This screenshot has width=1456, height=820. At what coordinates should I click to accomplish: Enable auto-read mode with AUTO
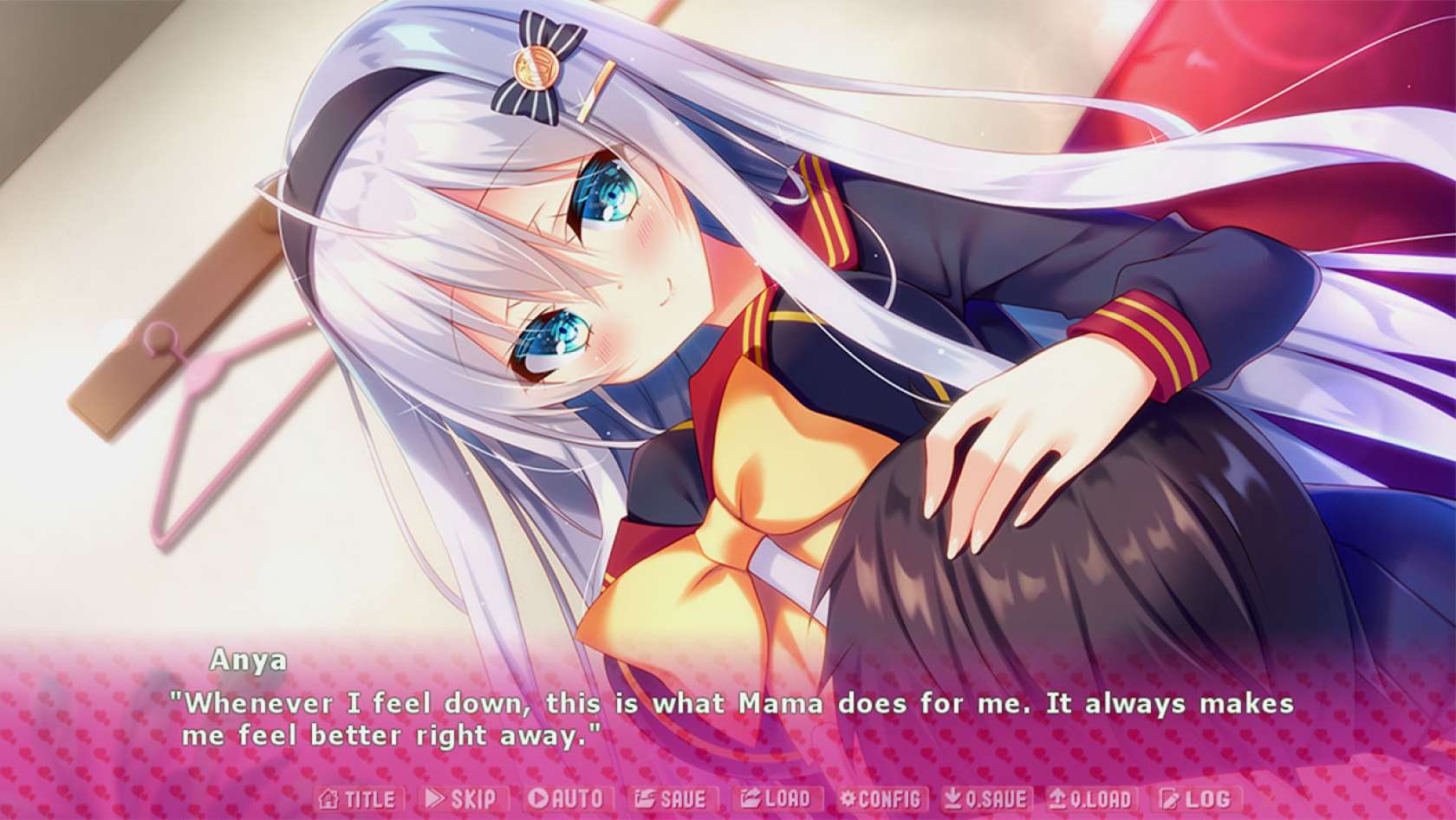[563, 799]
